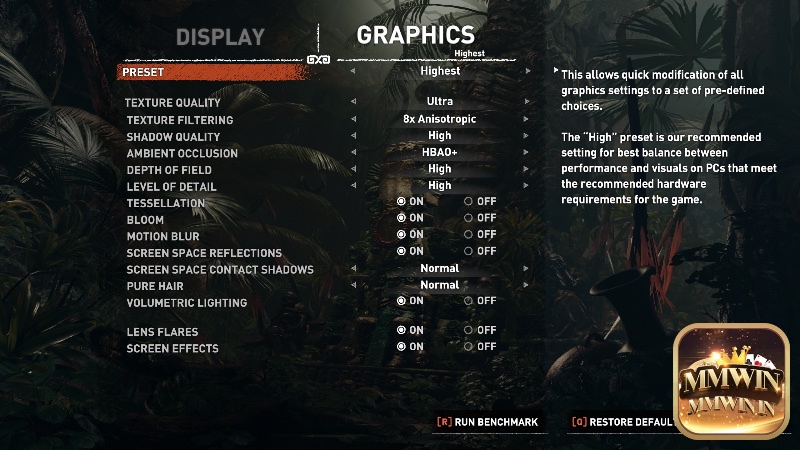The width and height of the screenshot is (800, 450).
Task: Click right arrow on Screen Space Contact Shadows
Action: point(527,268)
